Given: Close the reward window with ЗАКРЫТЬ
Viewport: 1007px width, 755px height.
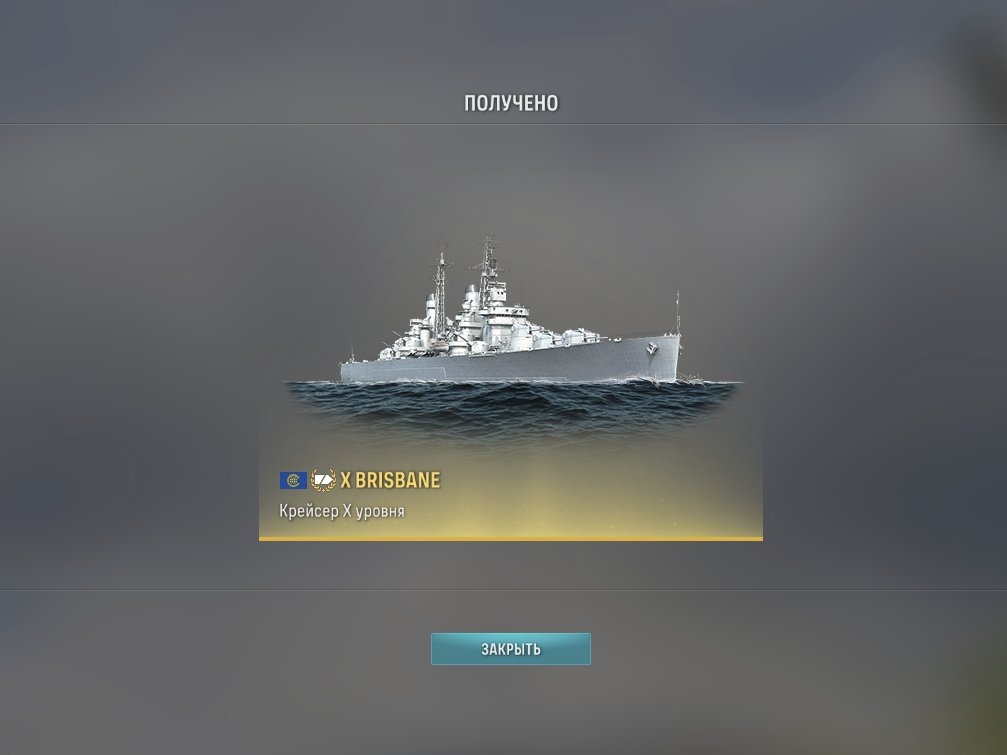Looking at the screenshot, I should click(510, 649).
